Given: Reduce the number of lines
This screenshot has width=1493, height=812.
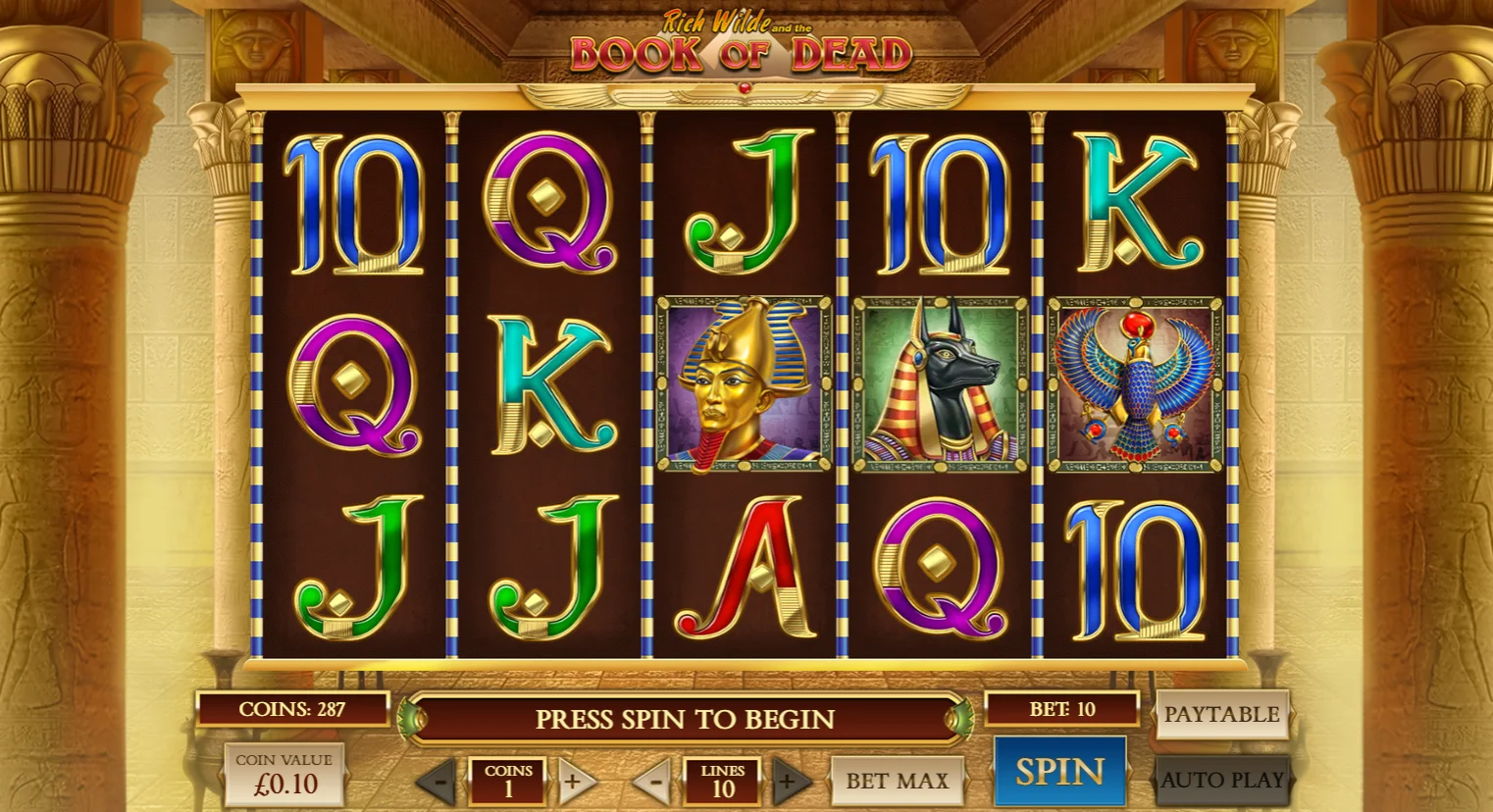Looking at the screenshot, I should pyautogui.click(x=653, y=782).
